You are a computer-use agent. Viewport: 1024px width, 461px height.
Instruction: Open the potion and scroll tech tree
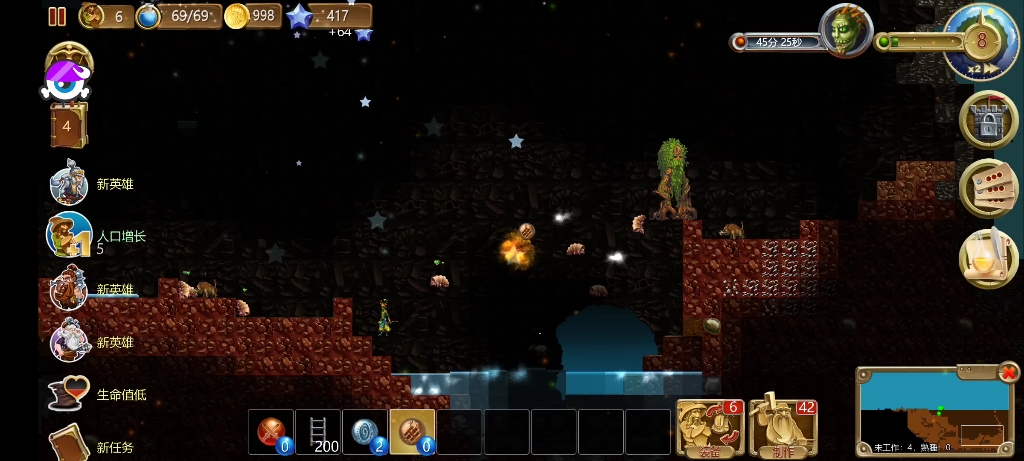click(x=988, y=258)
